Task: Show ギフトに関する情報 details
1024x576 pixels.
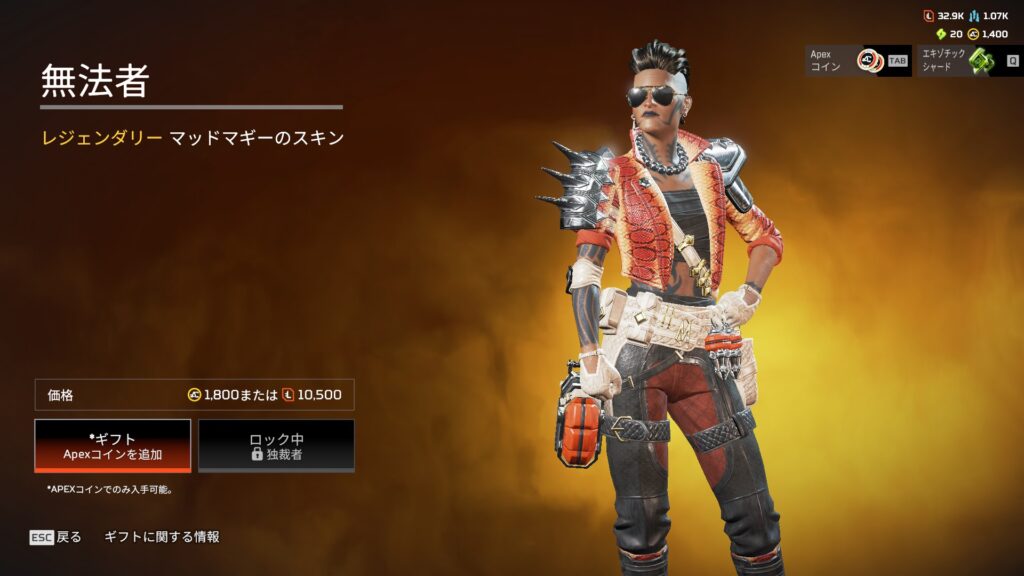Action: click(161, 537)
